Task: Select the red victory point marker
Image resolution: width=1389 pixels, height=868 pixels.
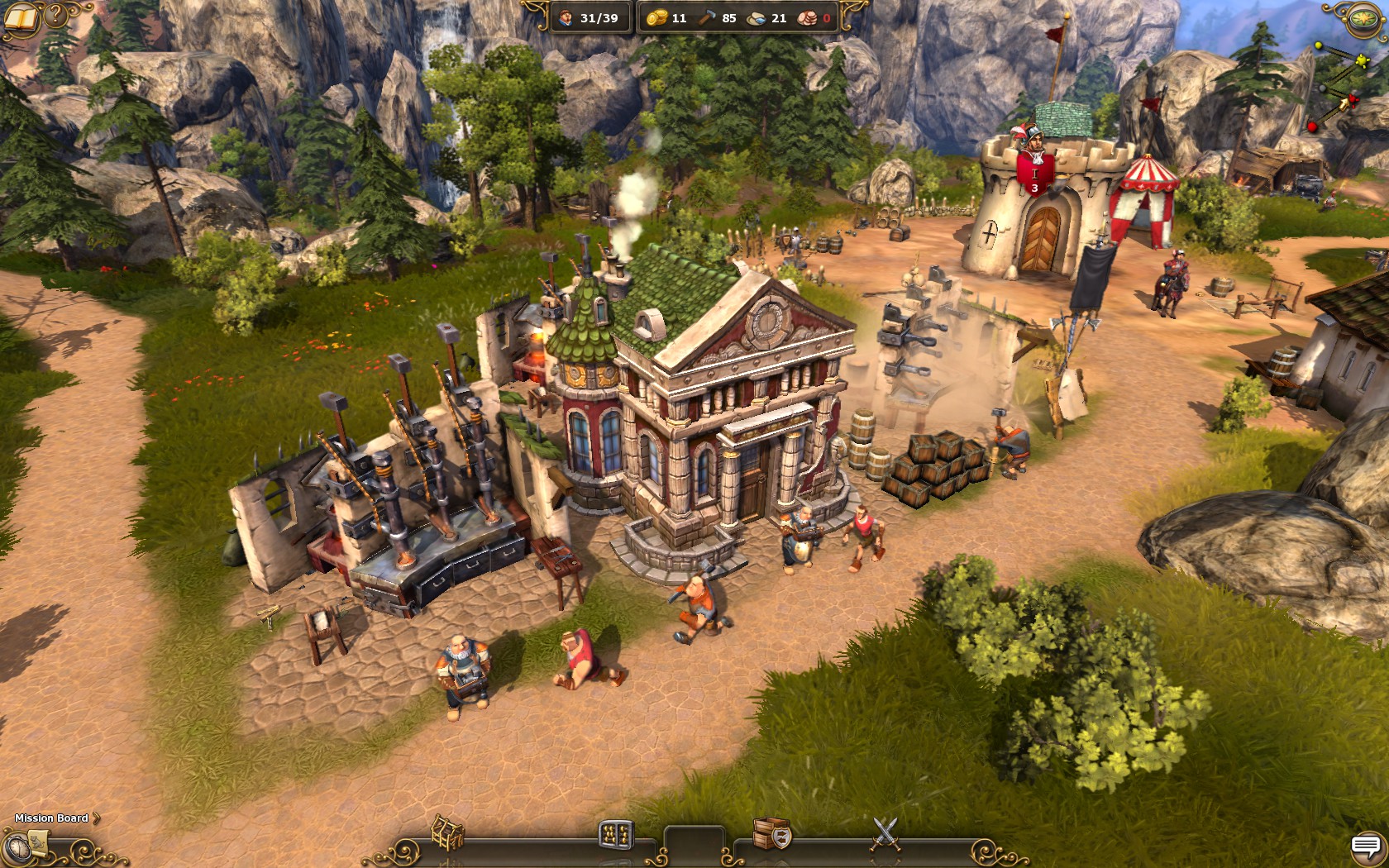Action: tap(1353, 100)
